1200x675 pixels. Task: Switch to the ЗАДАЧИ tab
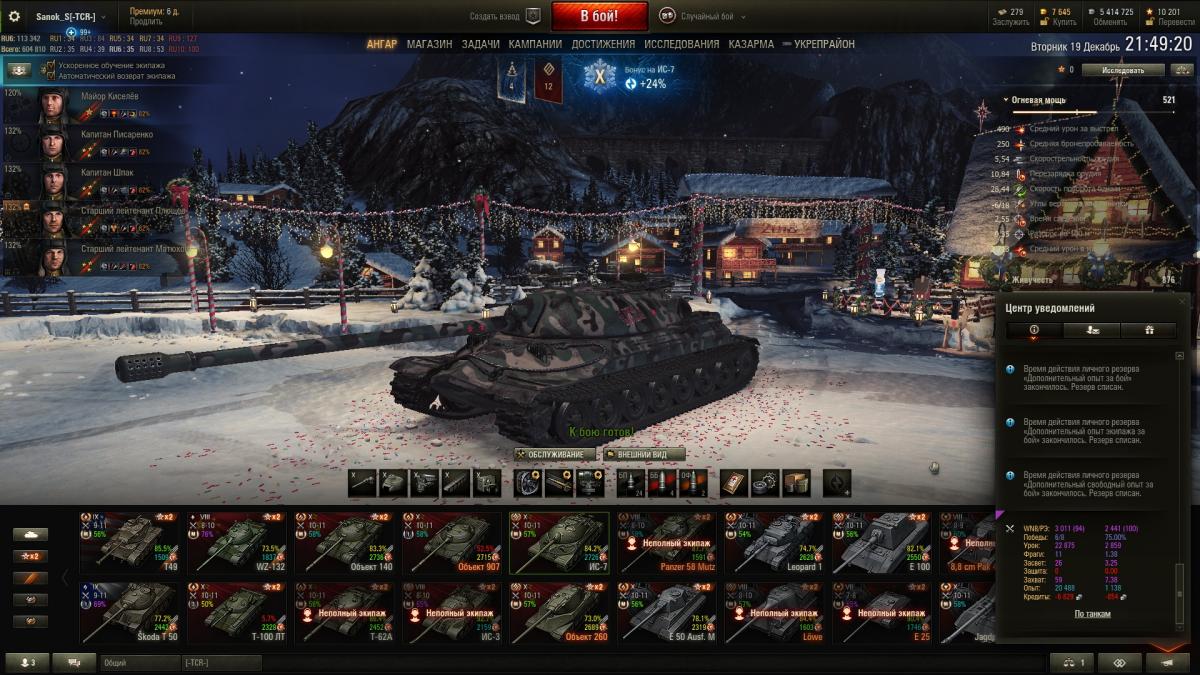click(480, 44)
